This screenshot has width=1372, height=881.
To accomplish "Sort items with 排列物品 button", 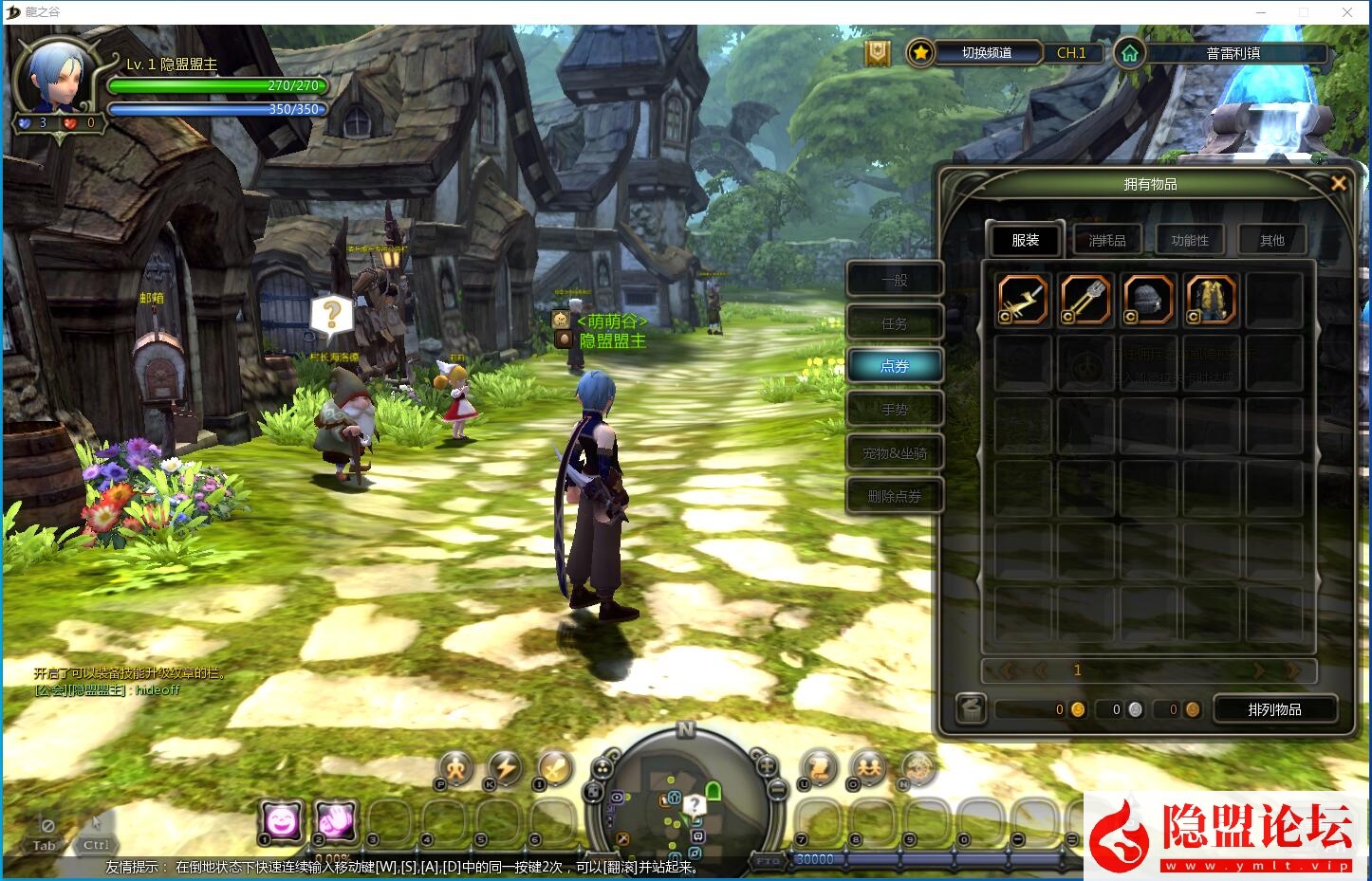I will point(1274,709).
